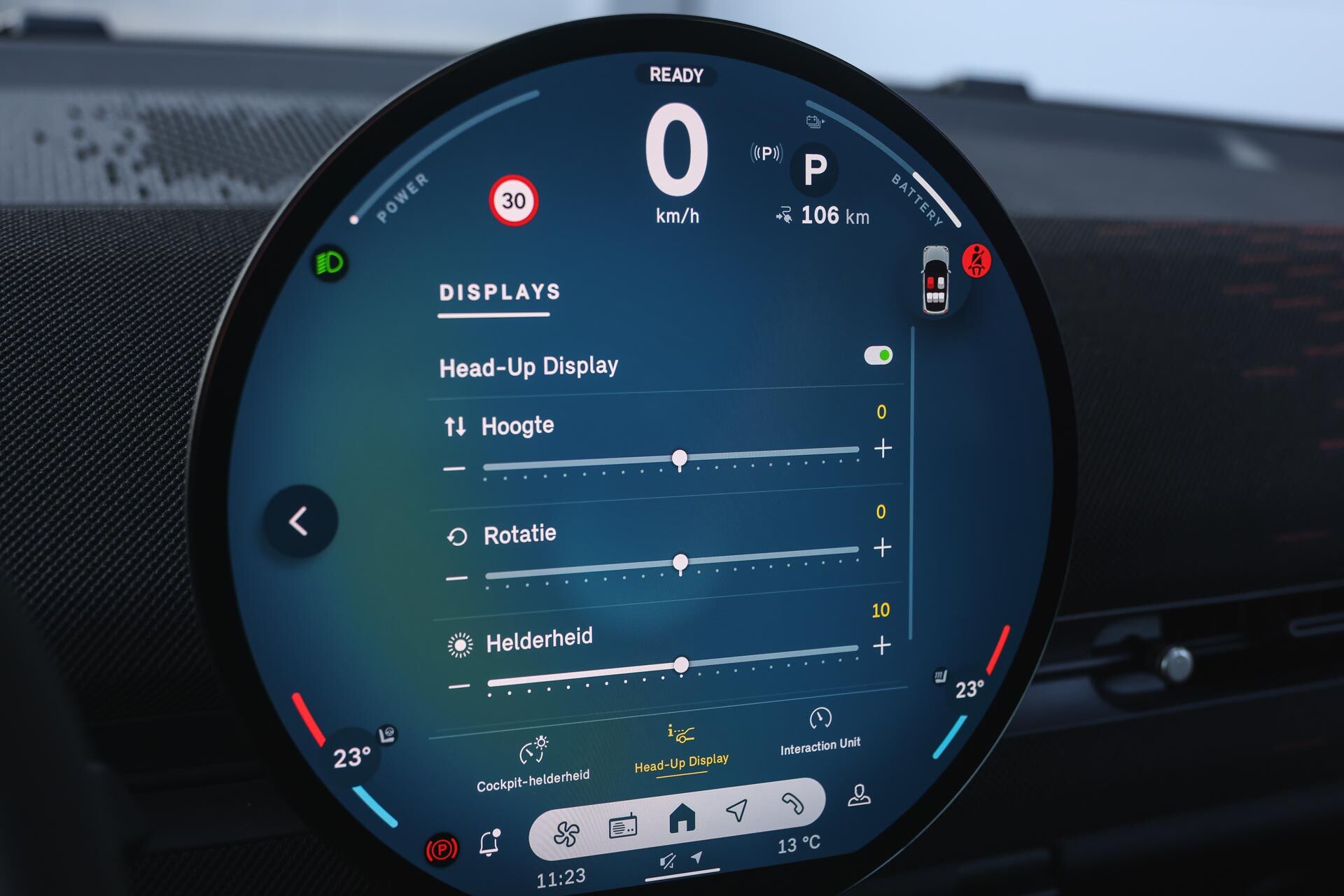Lower Helderheid with the minus button

(459, 687)
